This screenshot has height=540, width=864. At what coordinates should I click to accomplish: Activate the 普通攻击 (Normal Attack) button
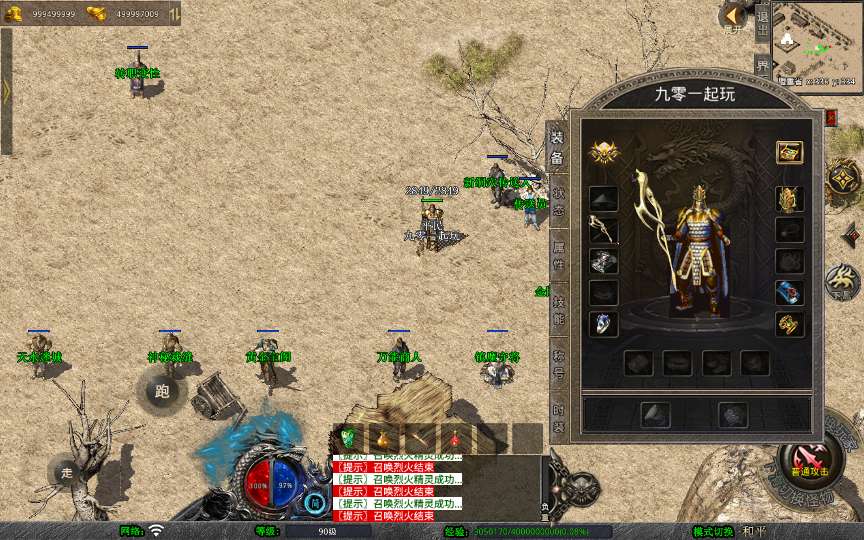coord(808,462)
